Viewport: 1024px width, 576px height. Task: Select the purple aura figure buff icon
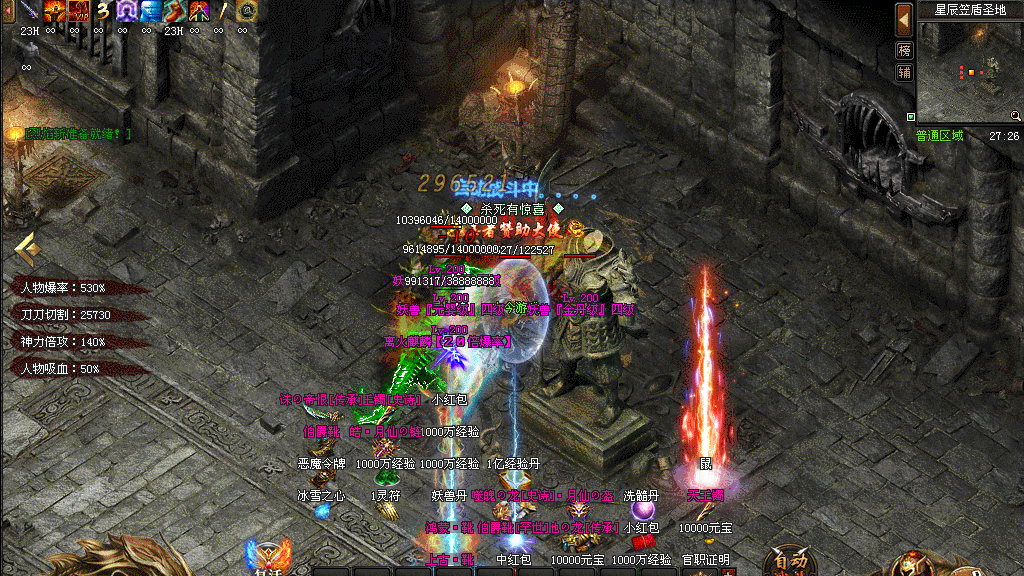(x=126, y=11)
